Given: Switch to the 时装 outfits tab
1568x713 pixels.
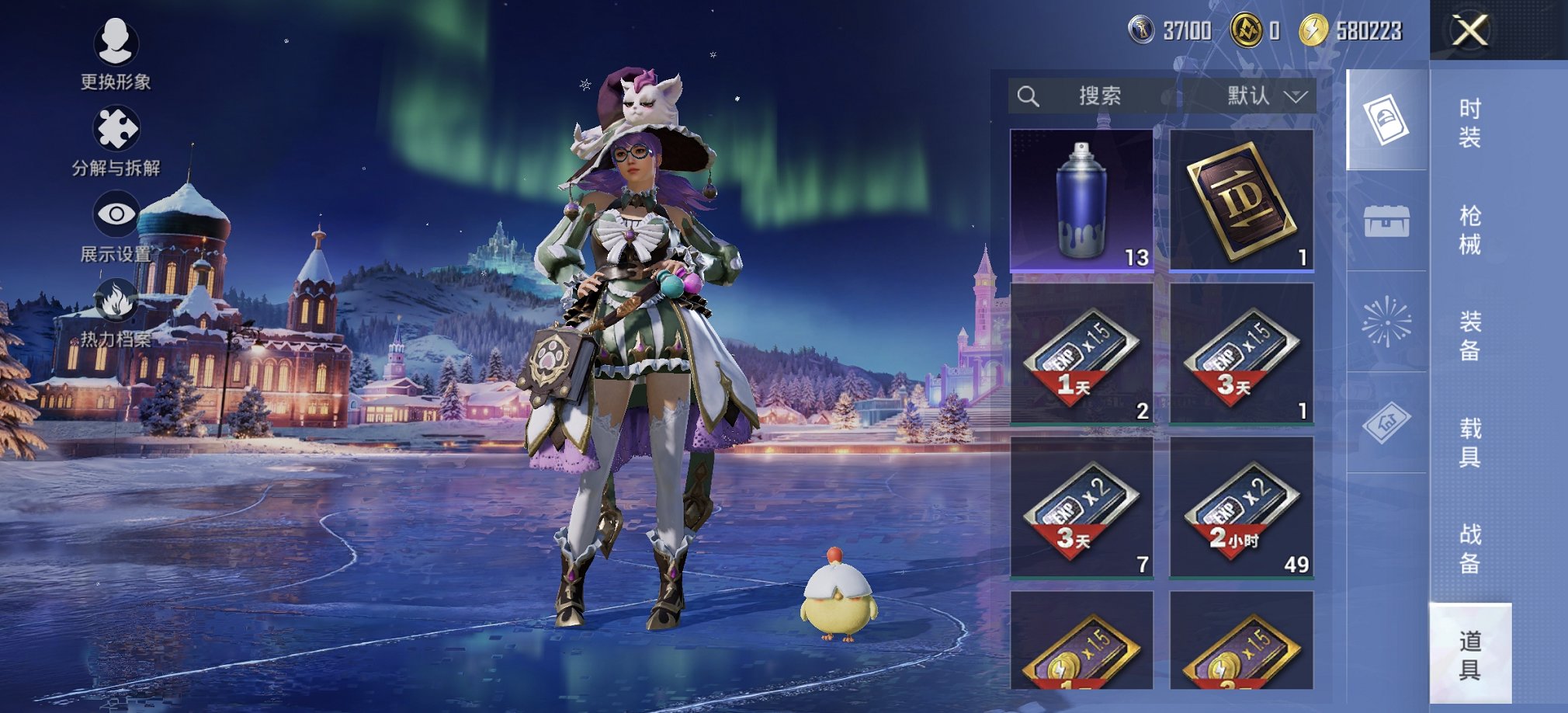Looking at the screenshot, I should point(1469,123).
